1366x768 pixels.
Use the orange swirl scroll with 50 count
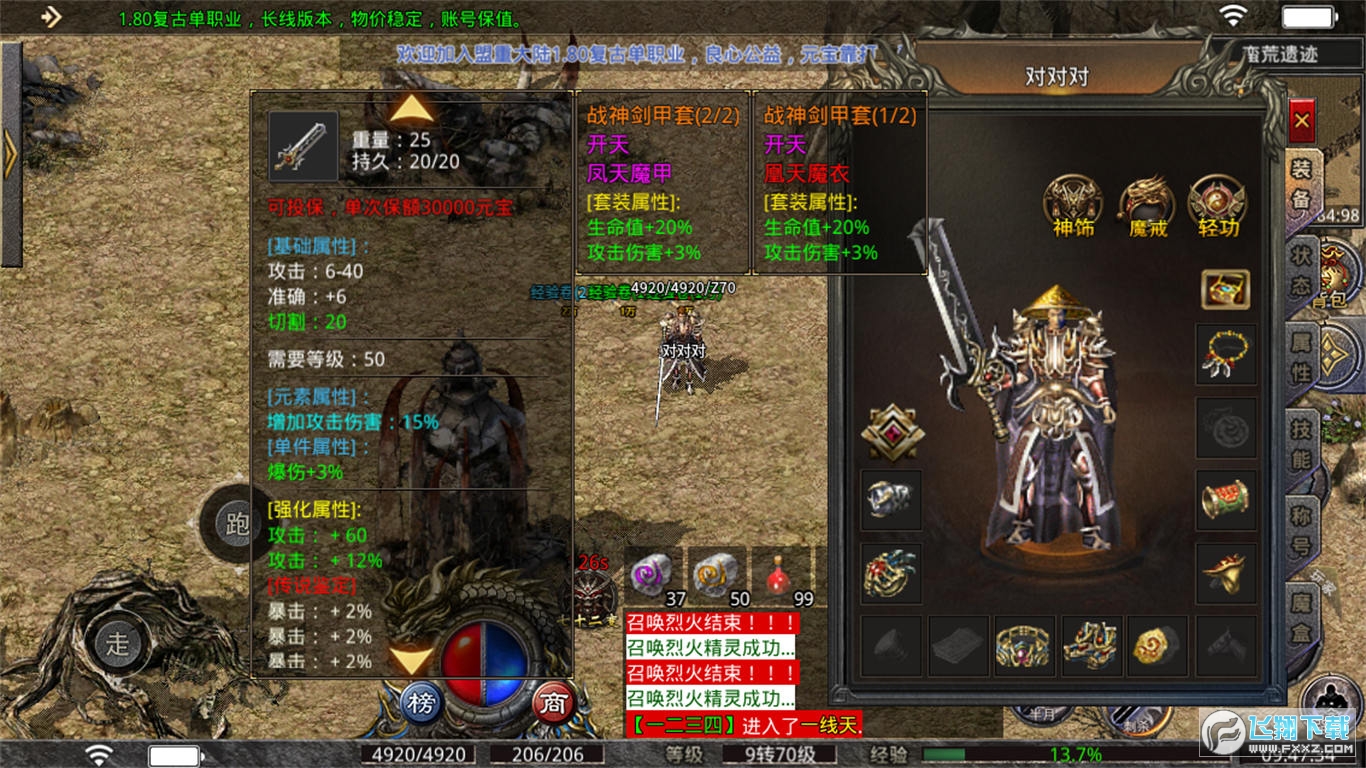[718, 577]
